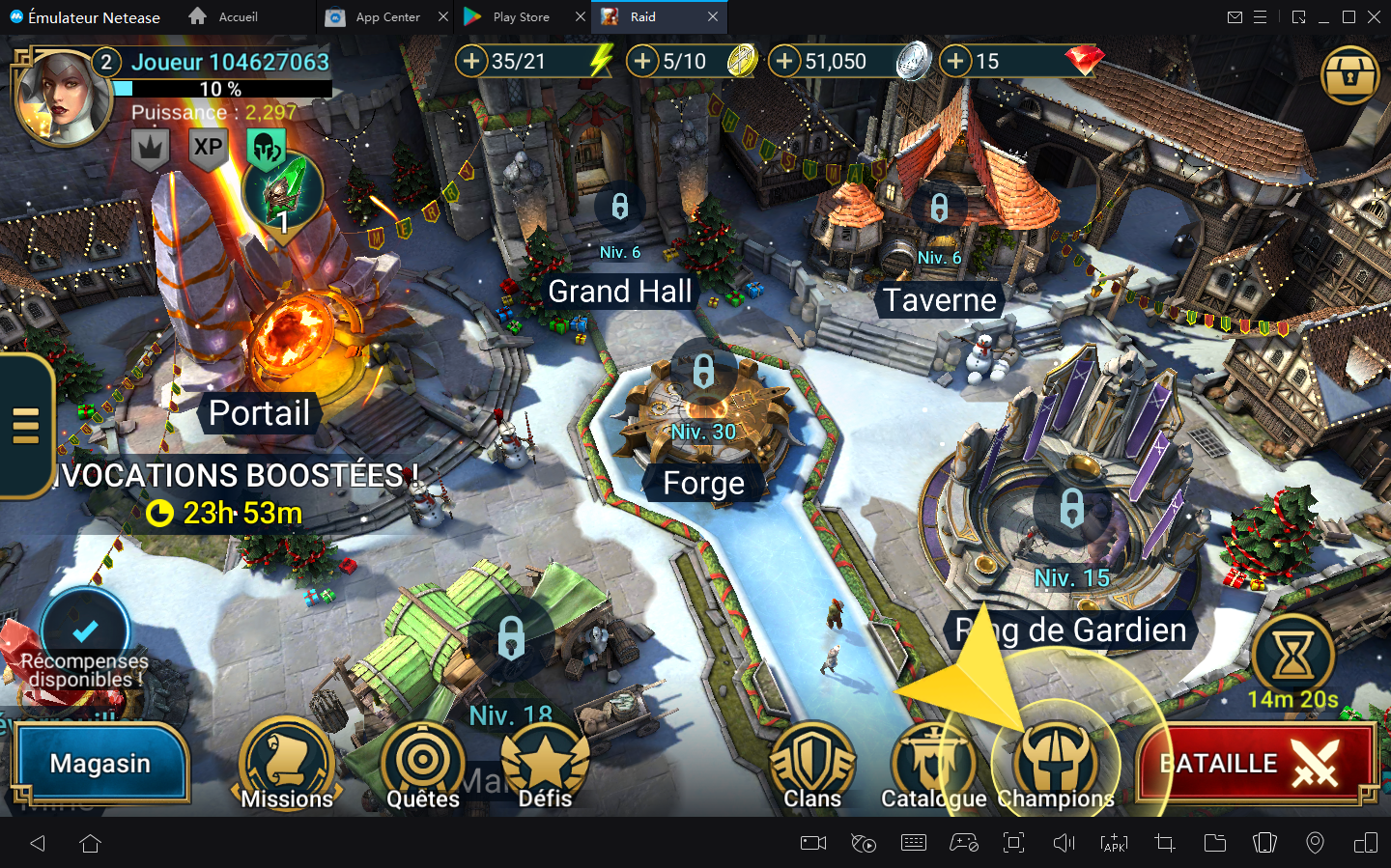Screen dimensions: 1391x868
Task: Open the Catalogue button
Action: (x=932, y=766)
